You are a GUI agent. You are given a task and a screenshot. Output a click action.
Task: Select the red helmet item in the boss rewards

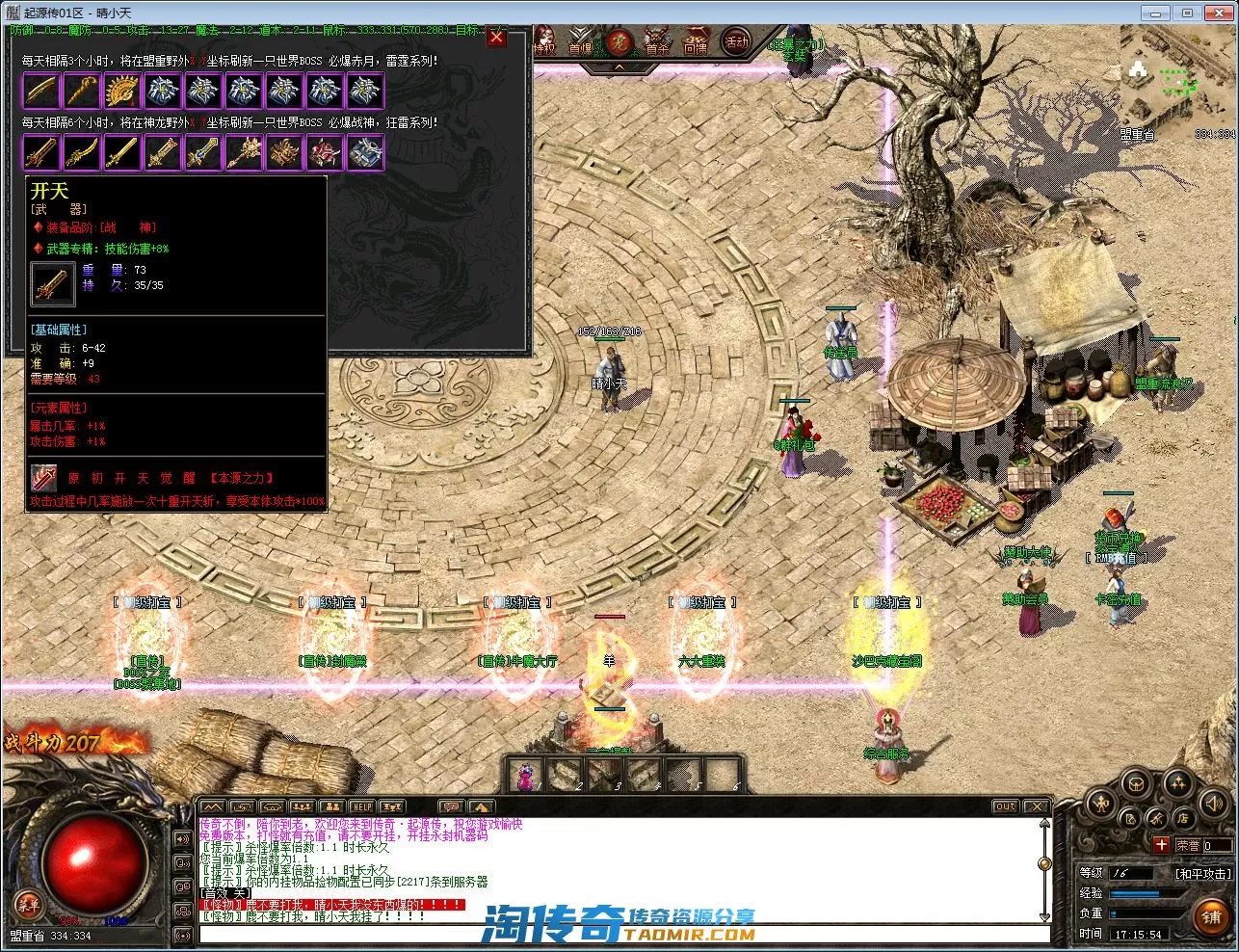[325, 152]
